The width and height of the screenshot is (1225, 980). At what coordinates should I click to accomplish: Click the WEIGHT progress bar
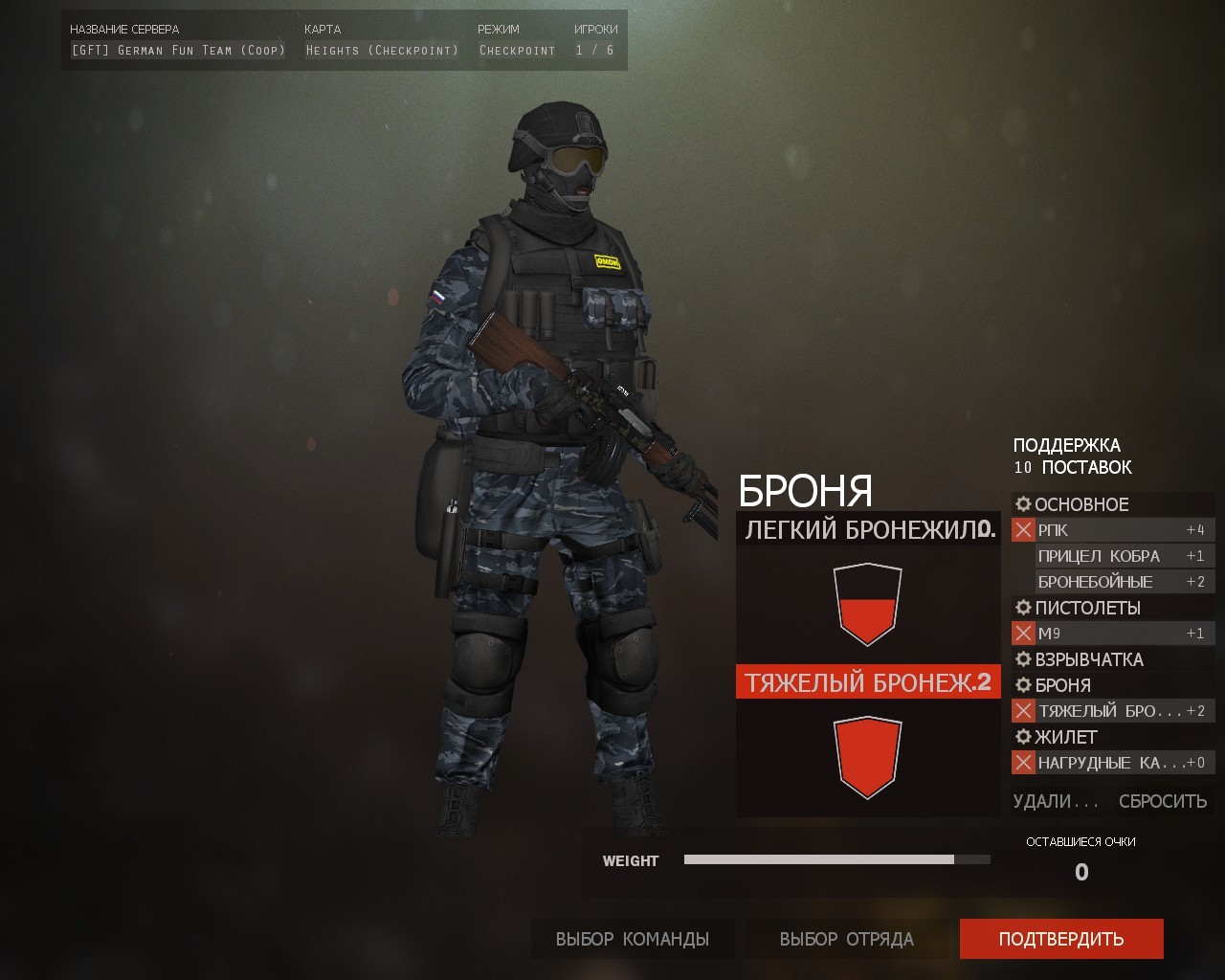pyautogui.click(x=837, y=859)
